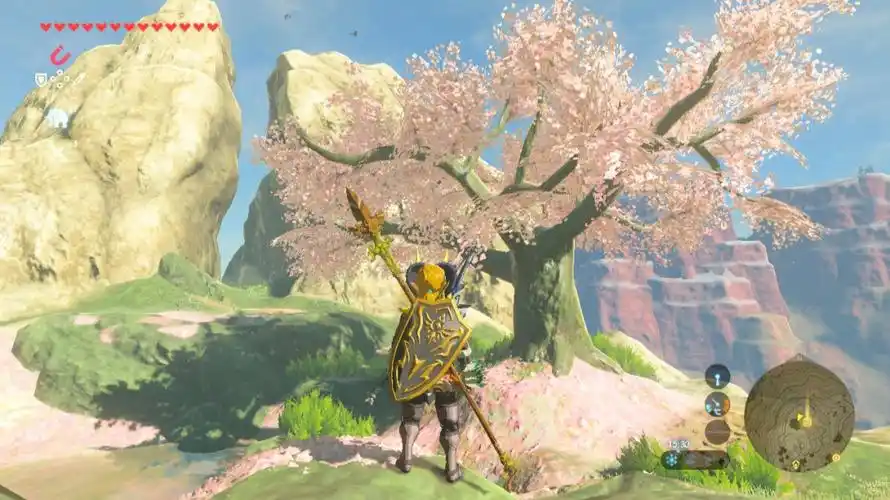
Task: Select the red Magnesis rune icon
Action: (x=60, y=56)
